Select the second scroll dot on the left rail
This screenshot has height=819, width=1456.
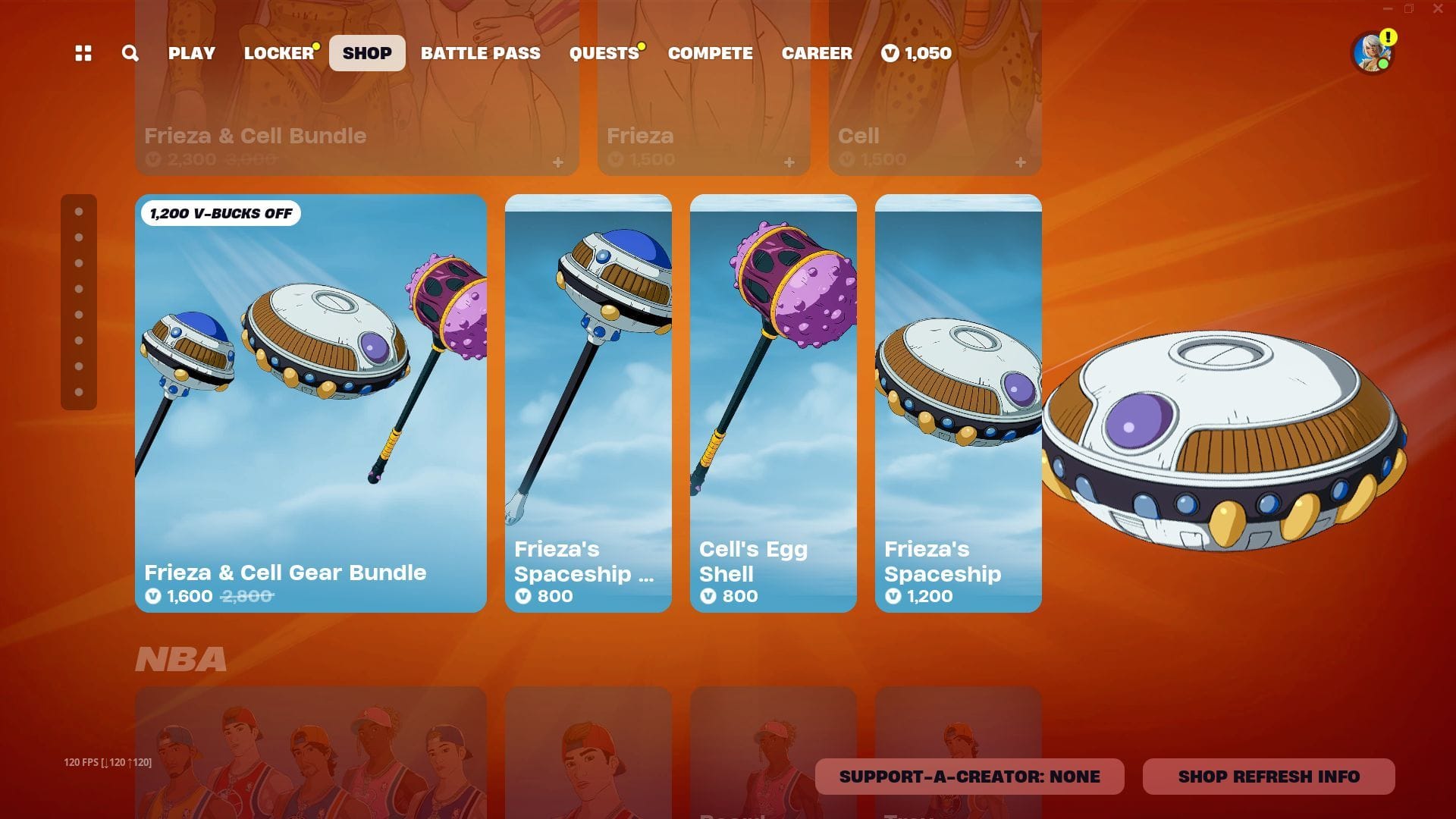[x=78, y=237]
